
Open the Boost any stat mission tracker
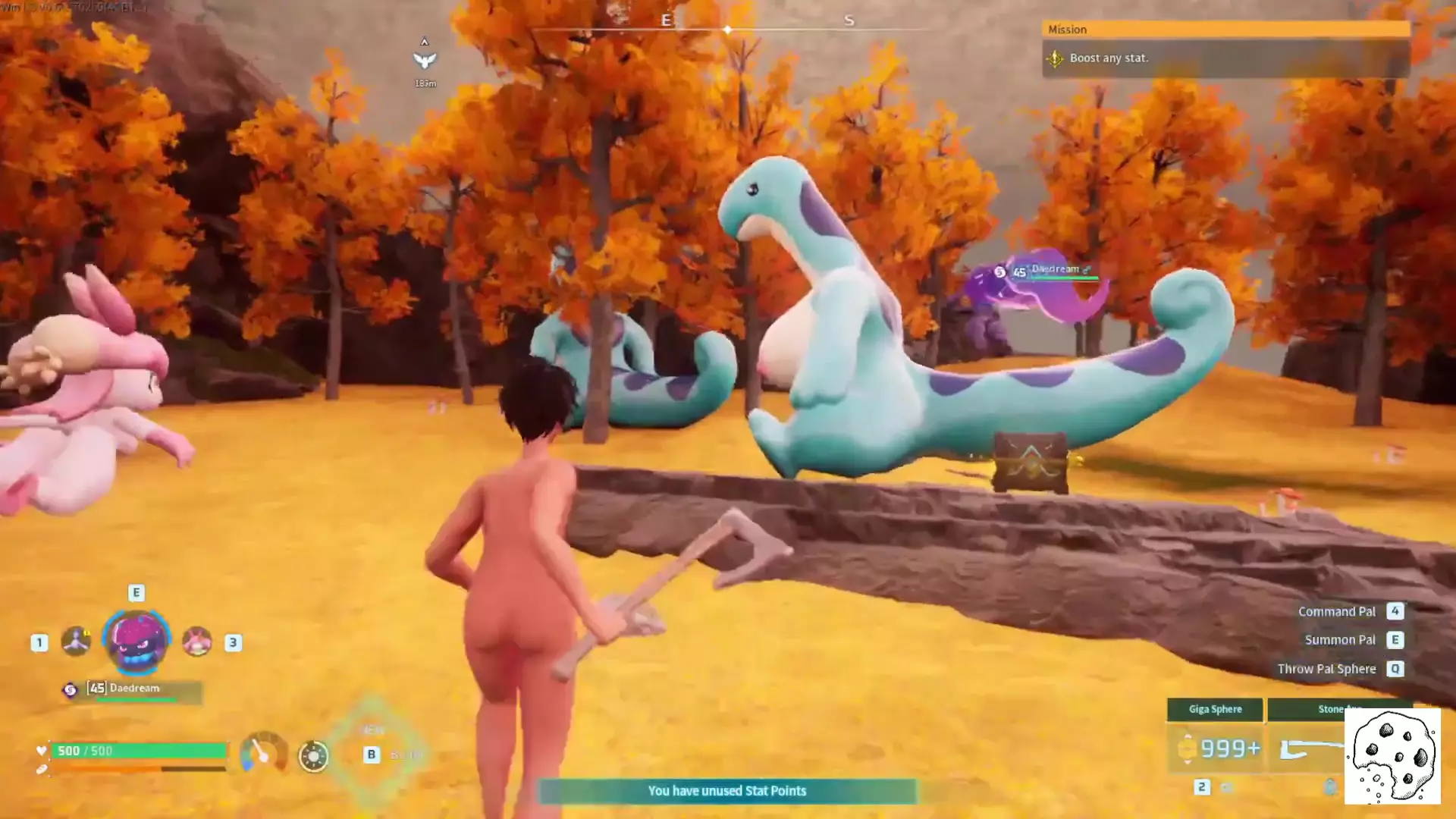[1225, 58]
